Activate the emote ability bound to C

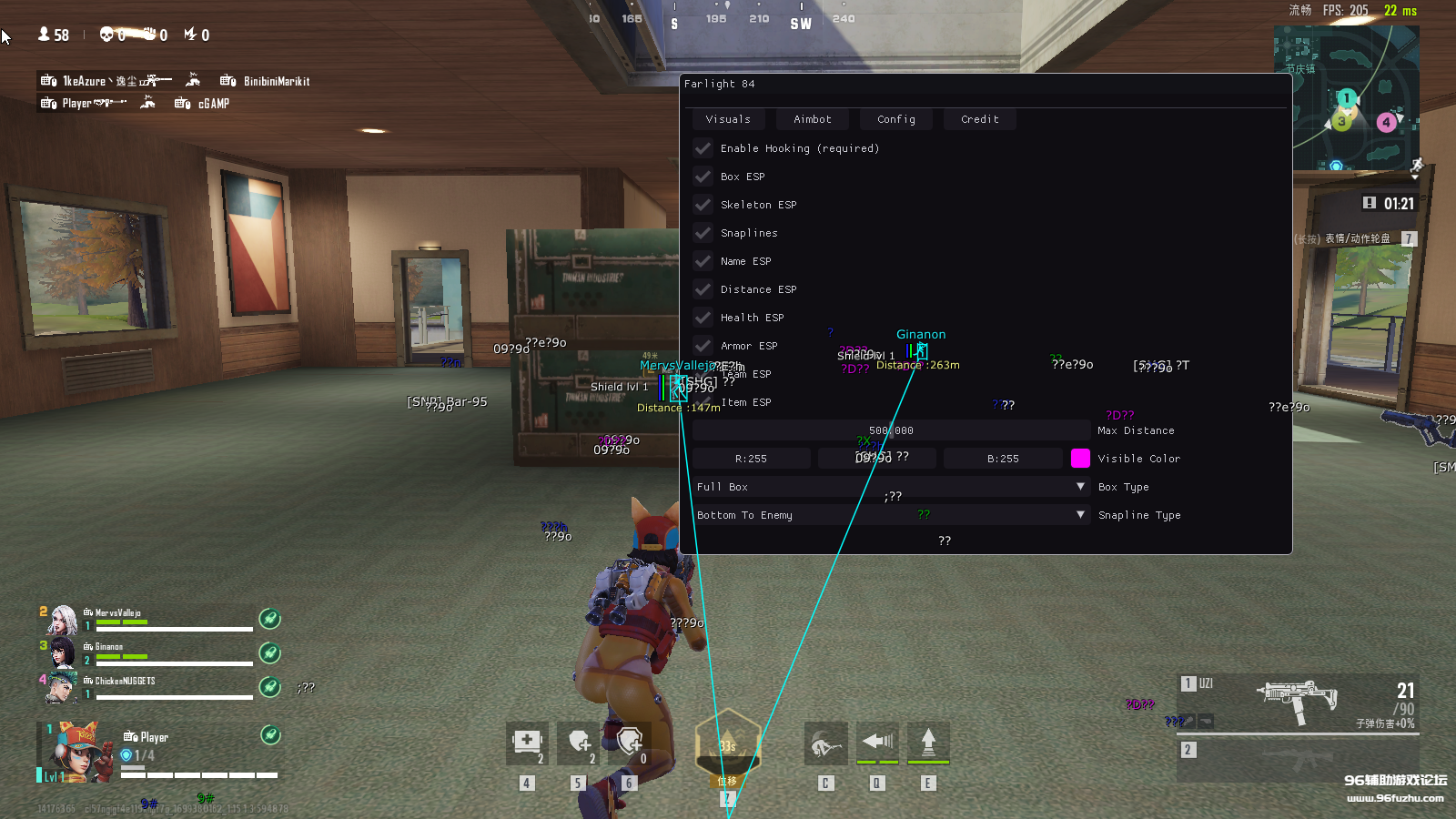(825, 743)
